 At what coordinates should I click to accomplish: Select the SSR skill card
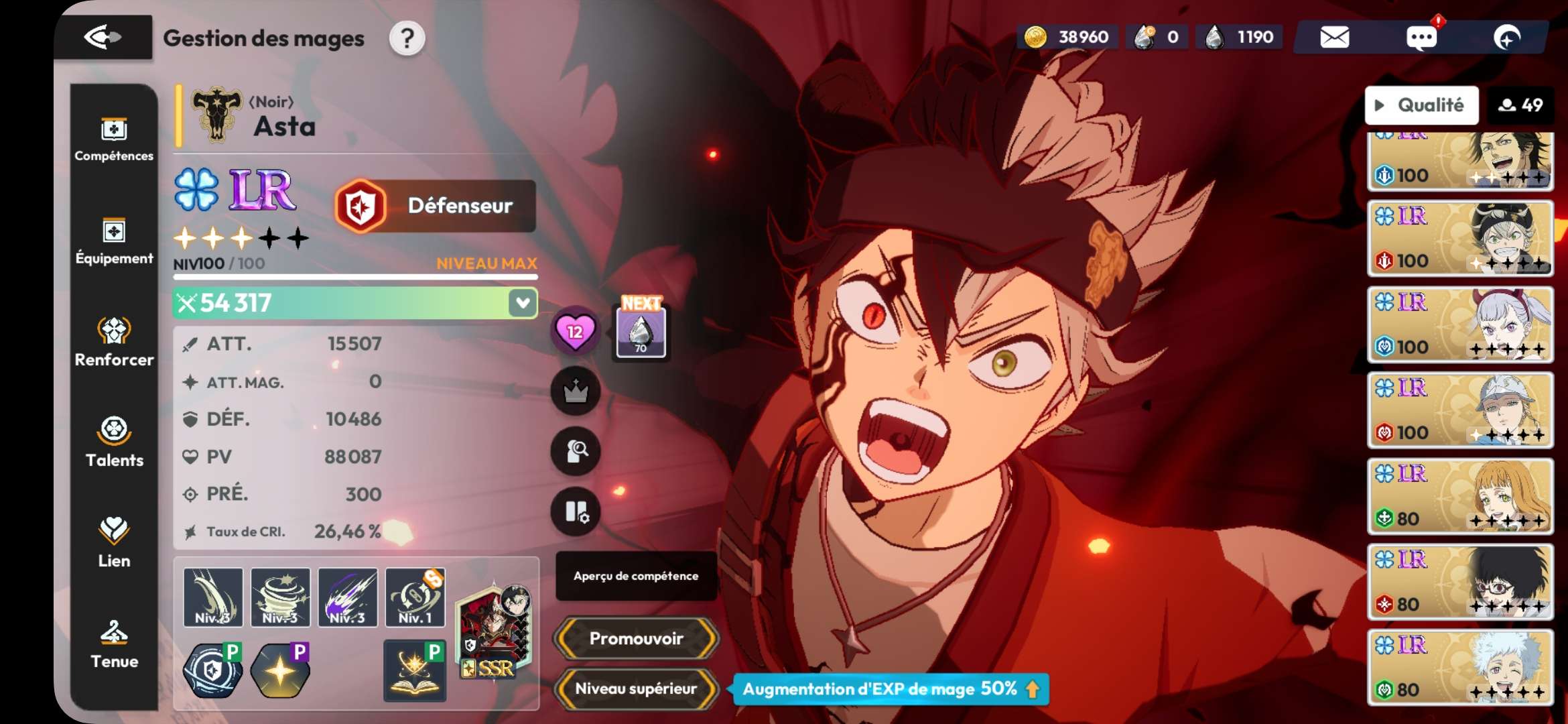[x=495, y=631]
